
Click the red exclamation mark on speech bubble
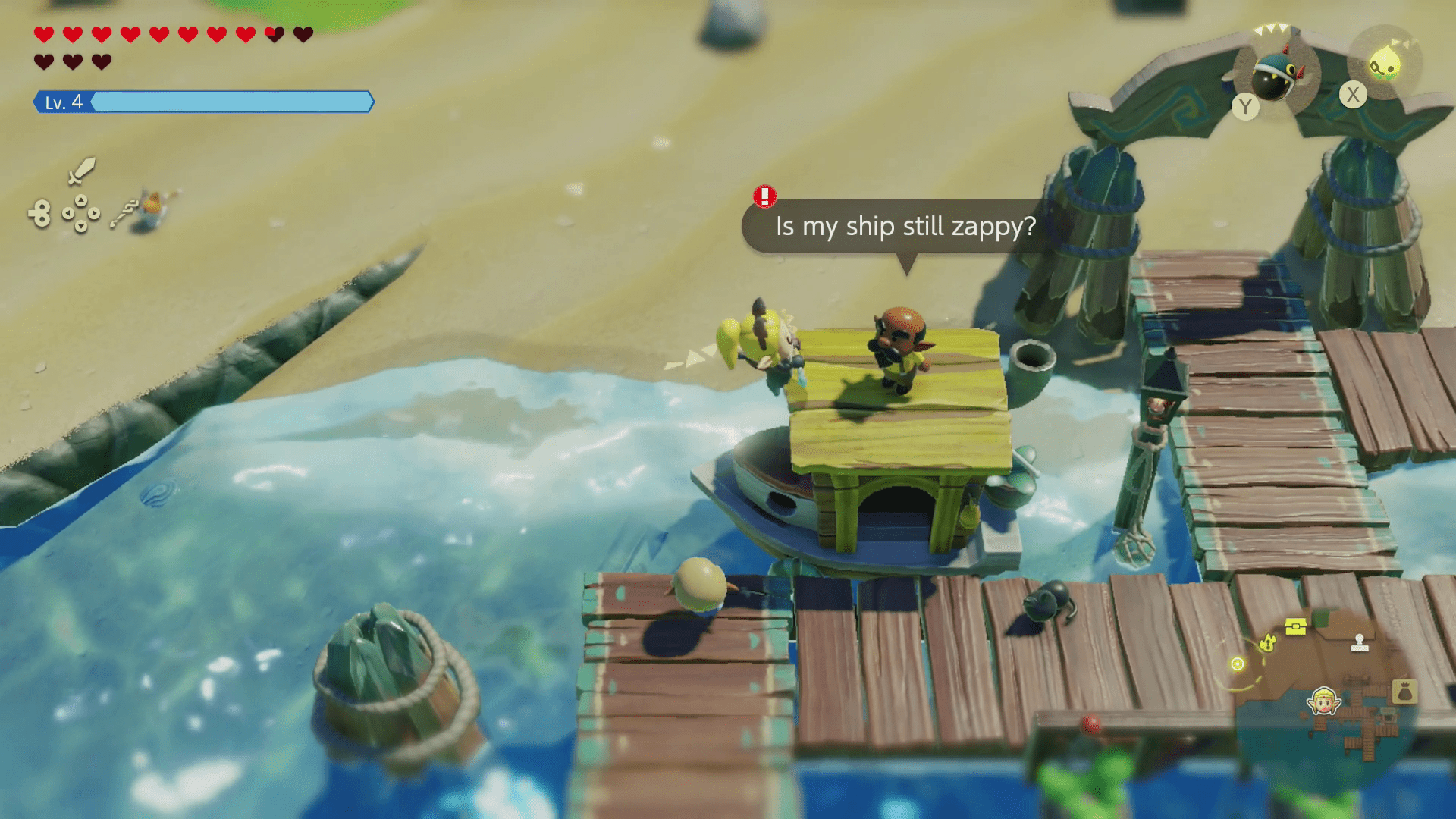point(764,196)
